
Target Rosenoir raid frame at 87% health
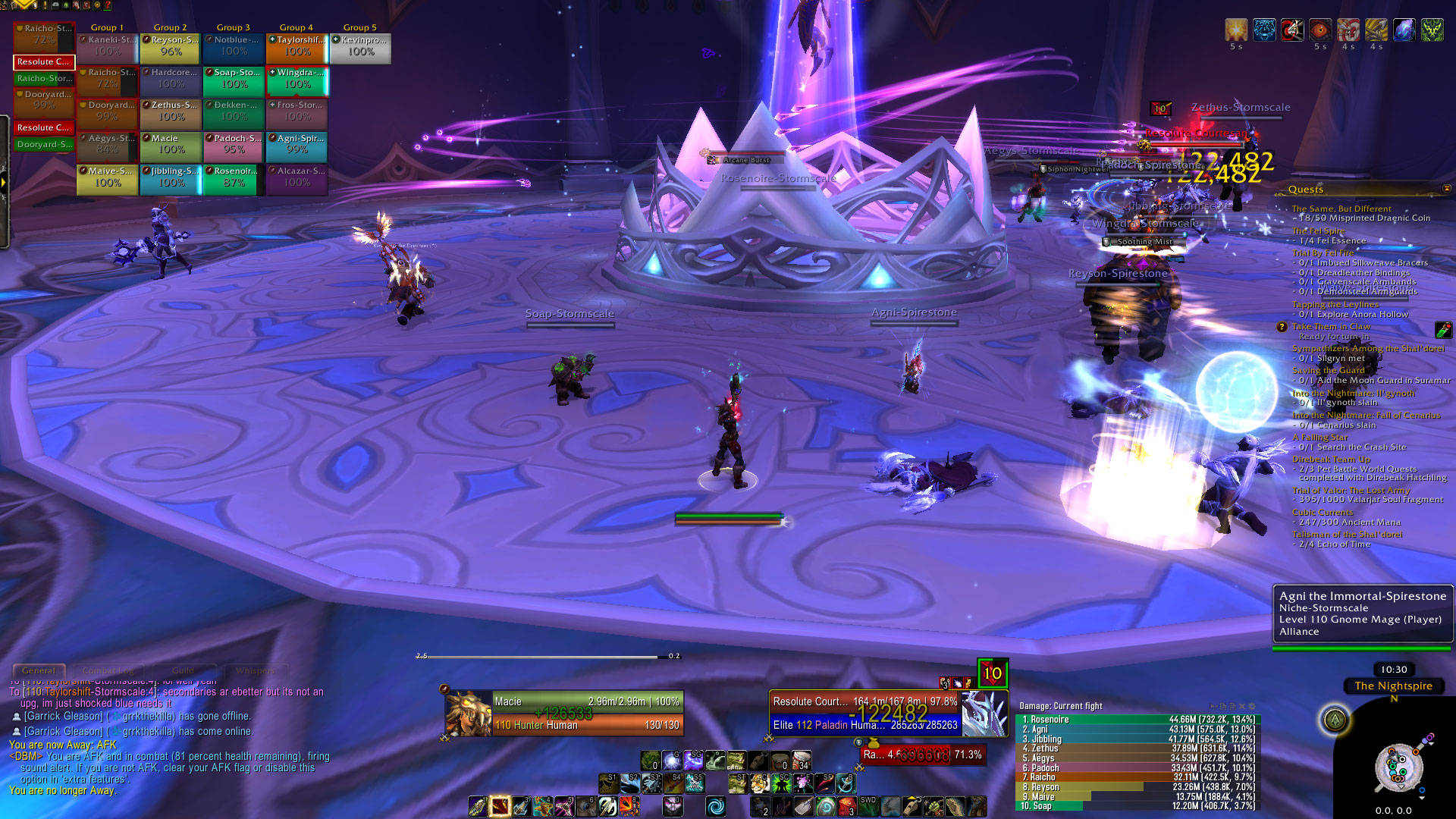pos(234,177)
